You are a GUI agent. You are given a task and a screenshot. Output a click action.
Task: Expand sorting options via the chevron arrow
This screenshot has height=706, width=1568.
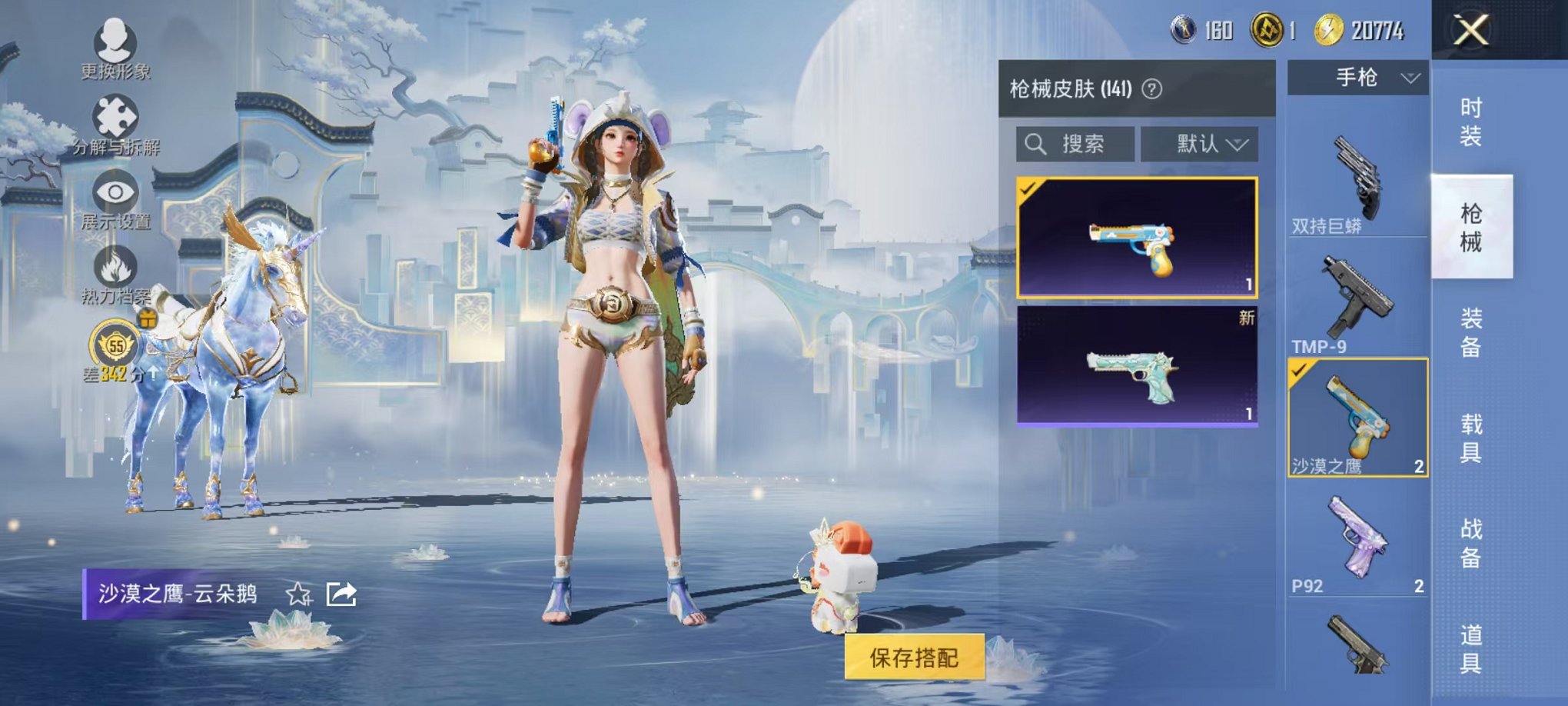pos(1238,145)
